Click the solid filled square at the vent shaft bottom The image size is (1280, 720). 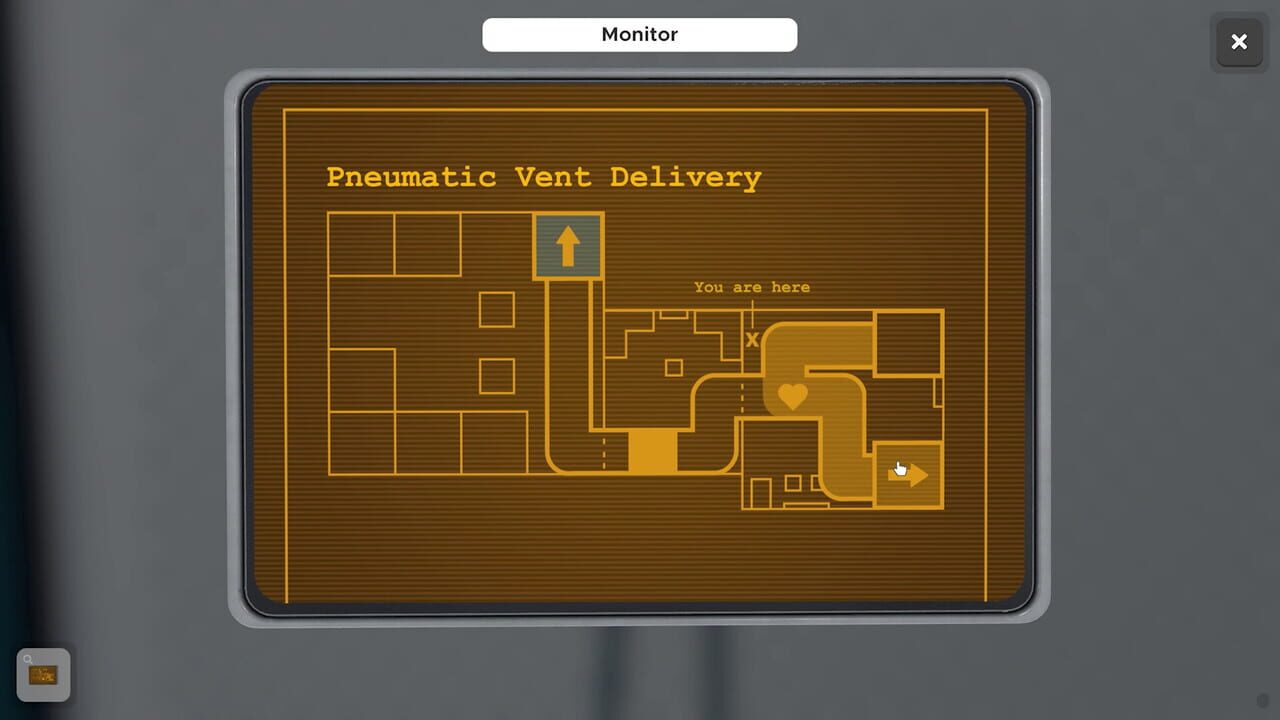tap(652, 453)
